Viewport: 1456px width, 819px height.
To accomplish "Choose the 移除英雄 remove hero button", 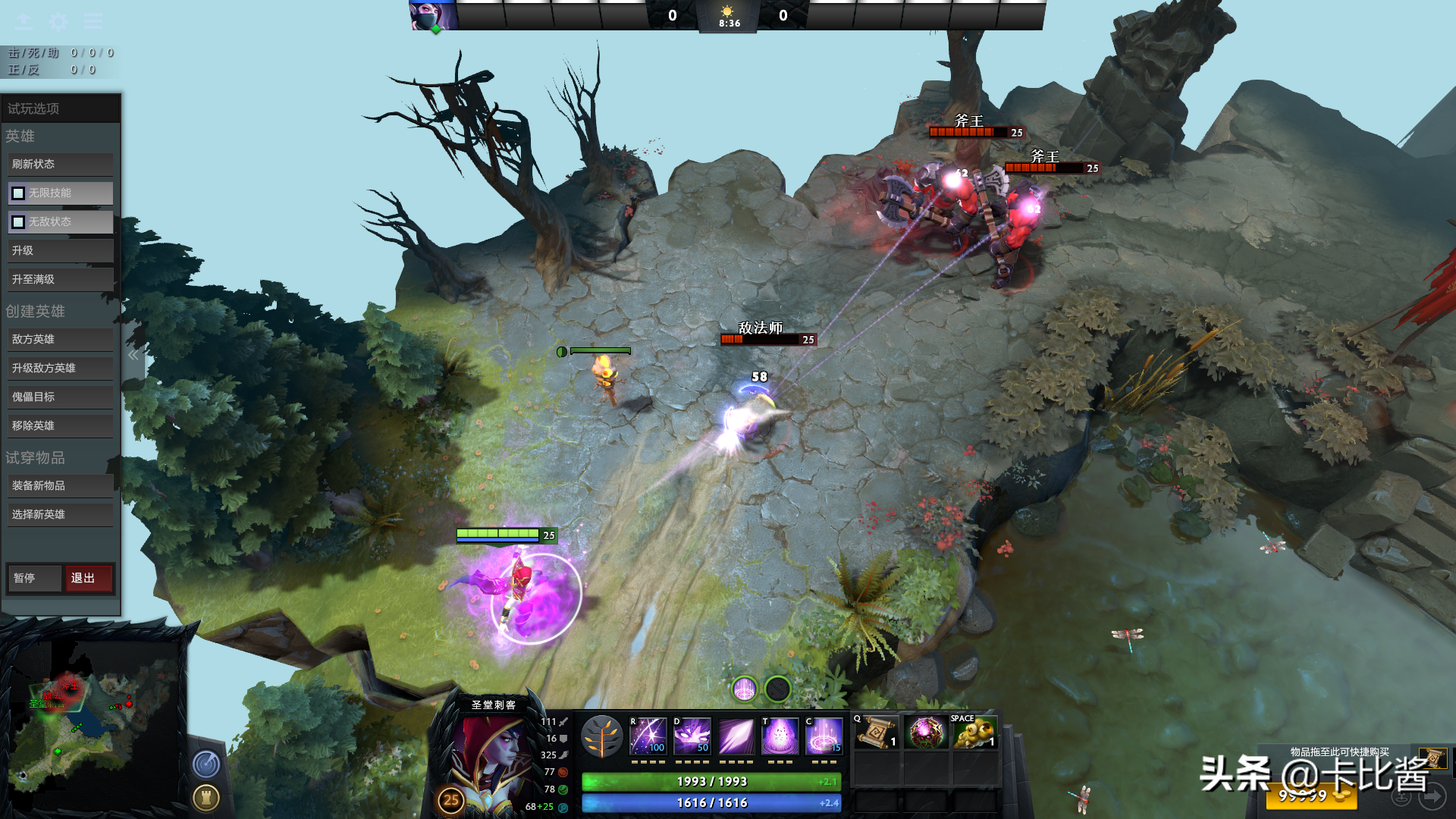I will [61, 425].
